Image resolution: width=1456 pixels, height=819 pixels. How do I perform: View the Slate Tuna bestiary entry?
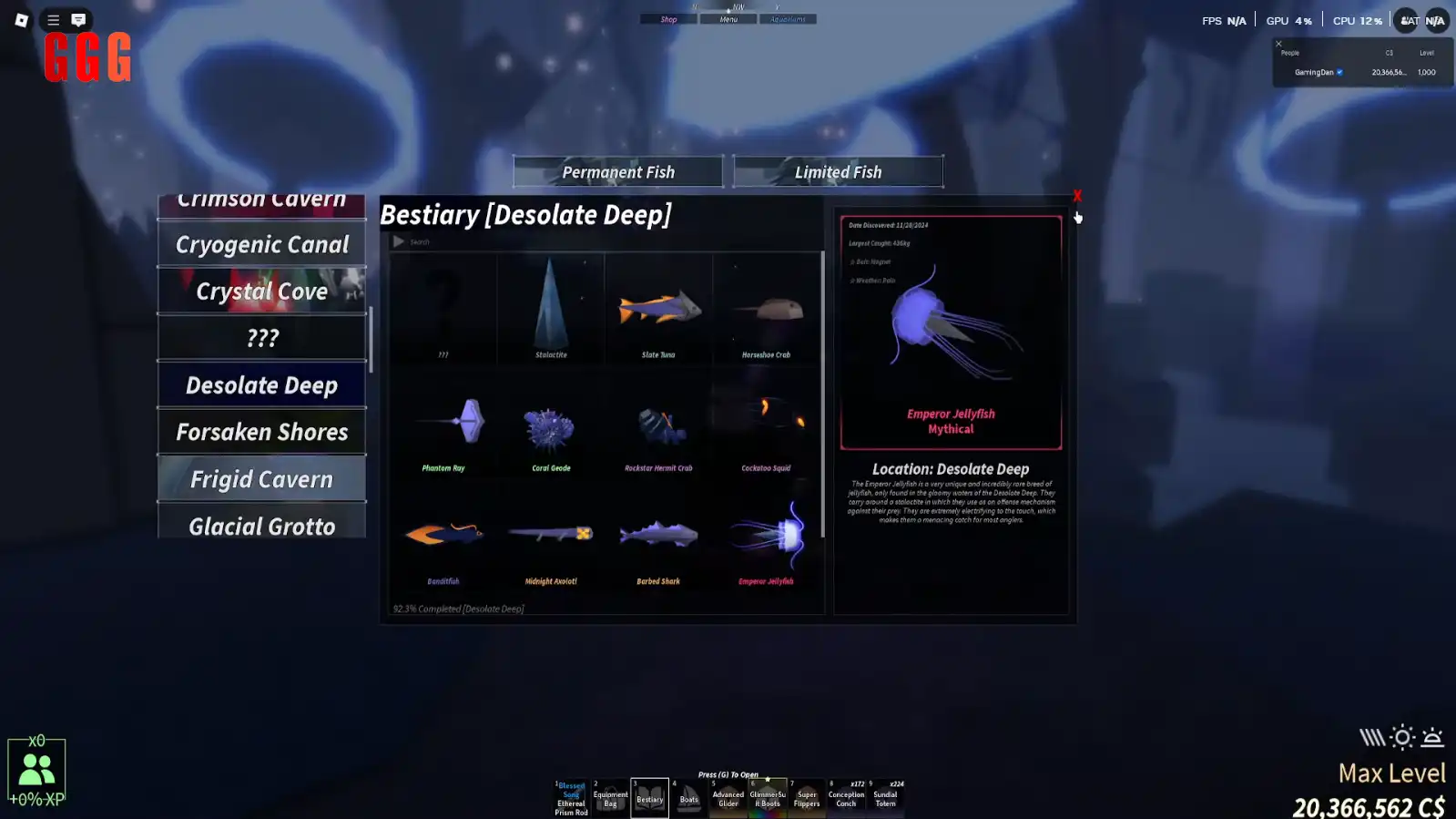[x=658, y=310]
